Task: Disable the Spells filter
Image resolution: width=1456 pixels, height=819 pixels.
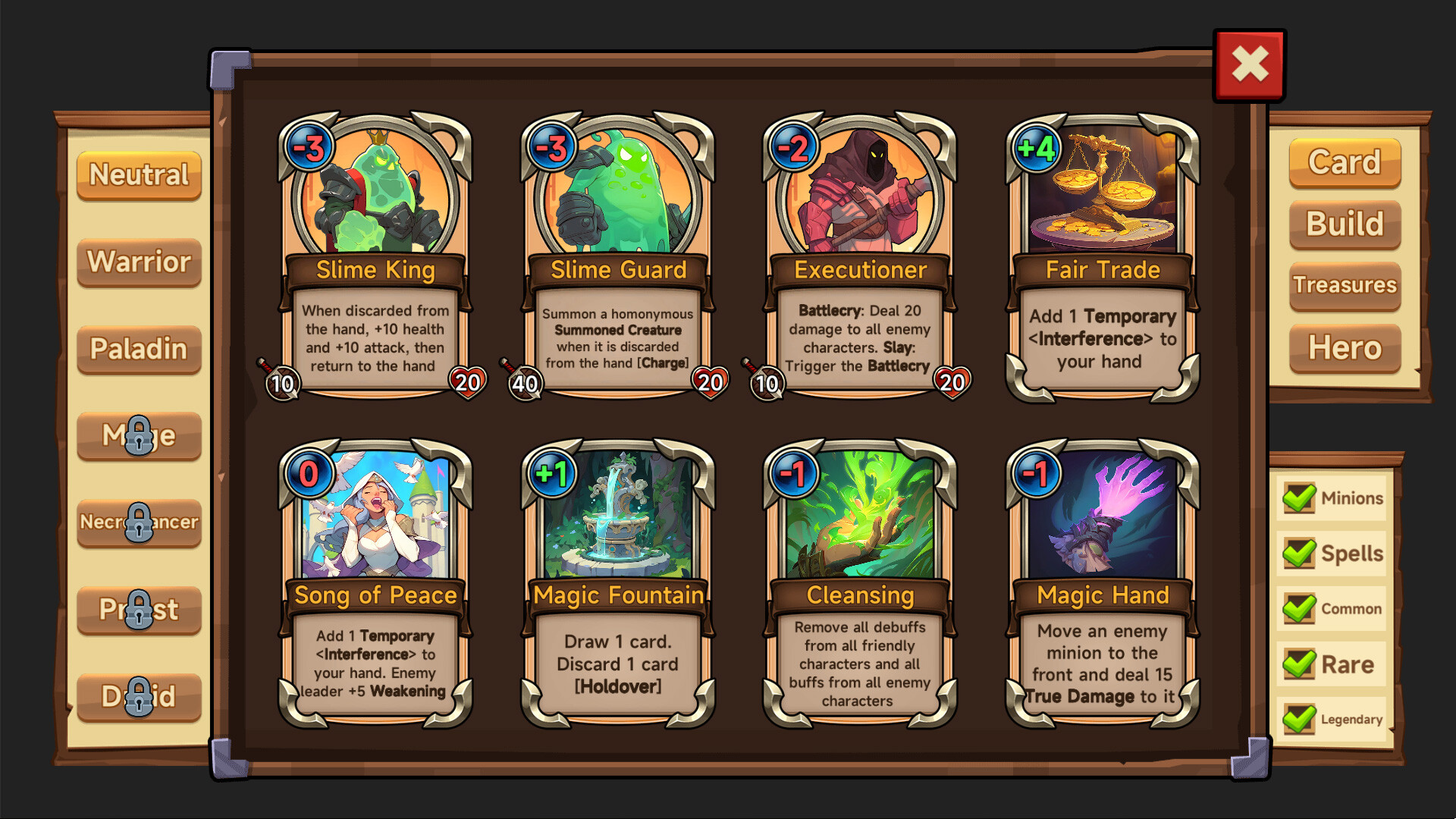Action: (x=1299, y=551)
